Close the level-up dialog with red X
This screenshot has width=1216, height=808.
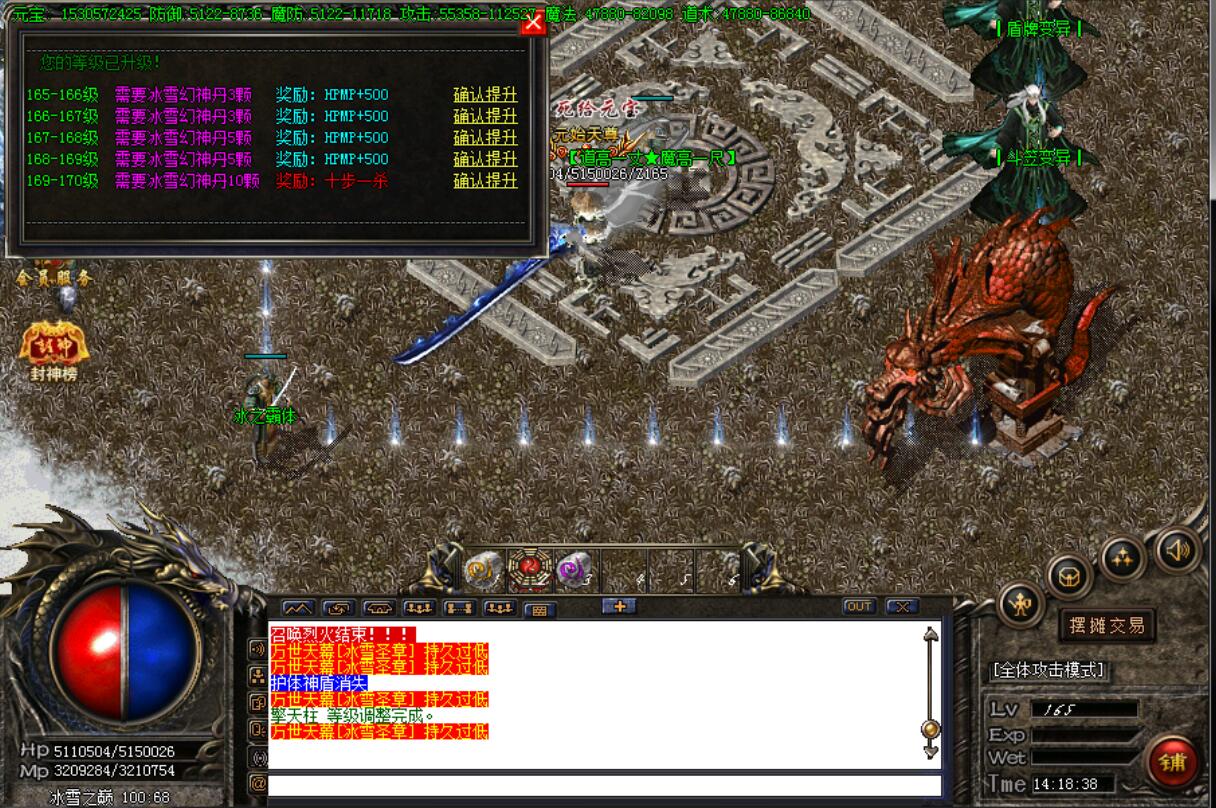534,23
